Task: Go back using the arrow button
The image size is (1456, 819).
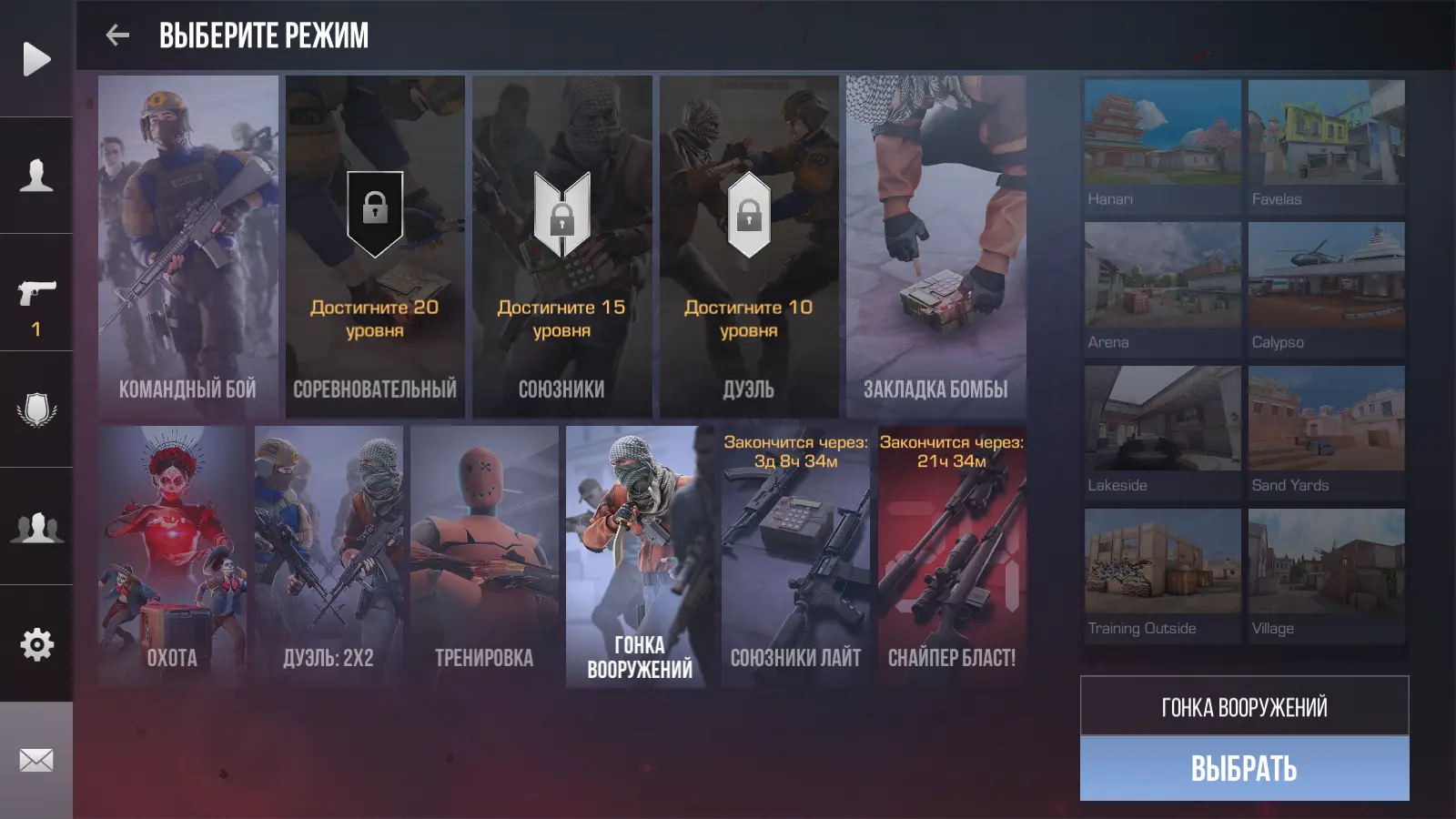Action: point(117,35)
